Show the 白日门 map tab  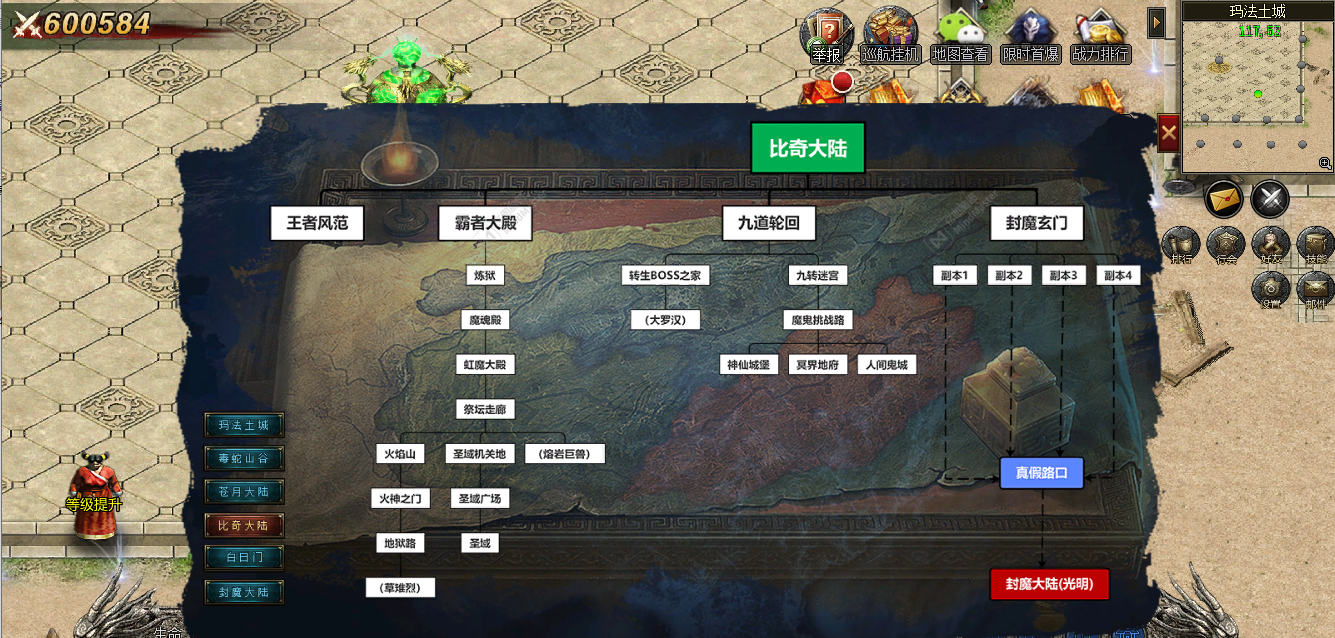coord(243,557)
